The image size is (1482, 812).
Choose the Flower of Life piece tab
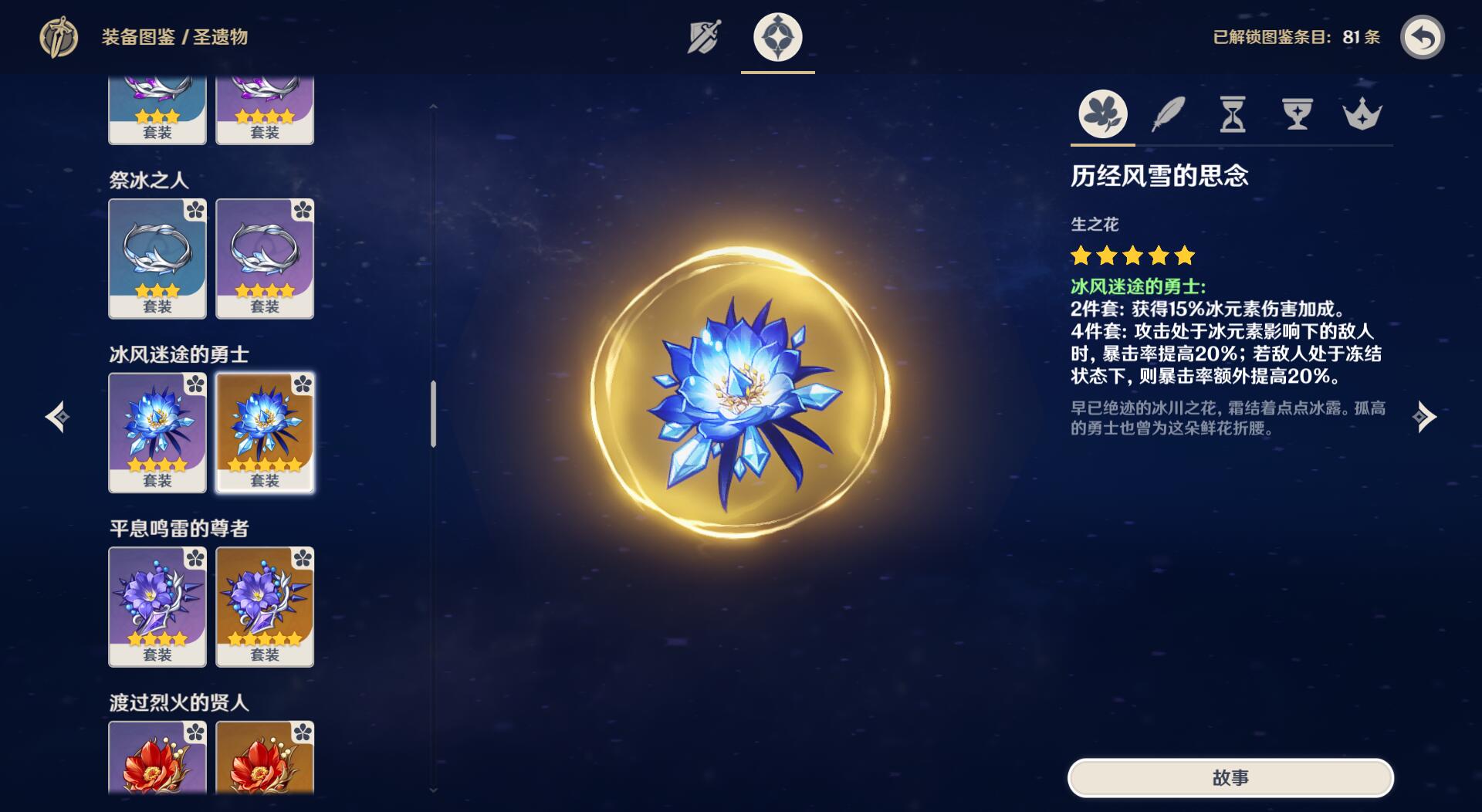(x=1102, y=114)
